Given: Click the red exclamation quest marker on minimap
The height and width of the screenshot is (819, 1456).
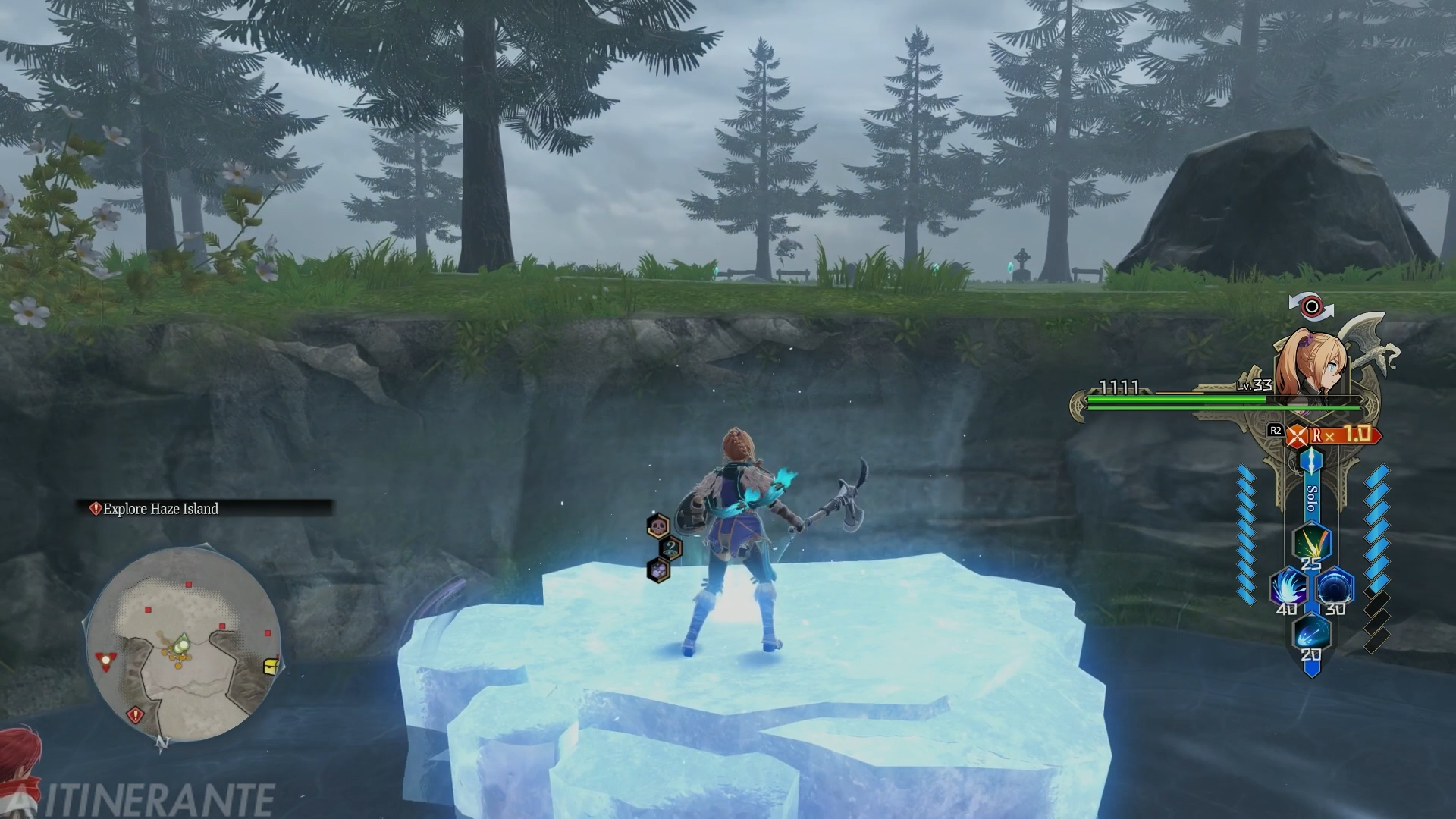Looking at the screenshot, I should (x=136, y=714).
